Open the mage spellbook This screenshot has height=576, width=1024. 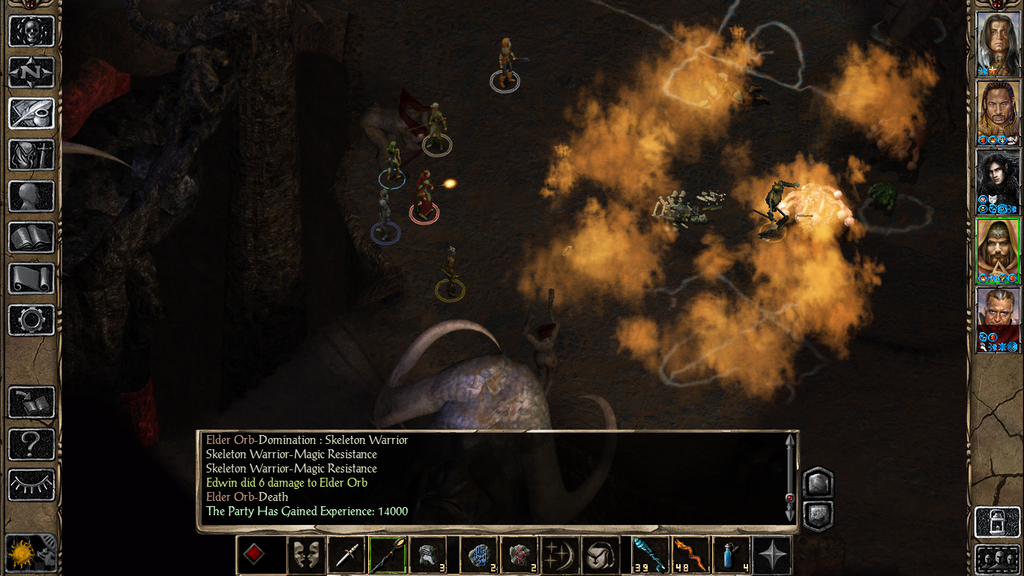(x=31, y=237)
